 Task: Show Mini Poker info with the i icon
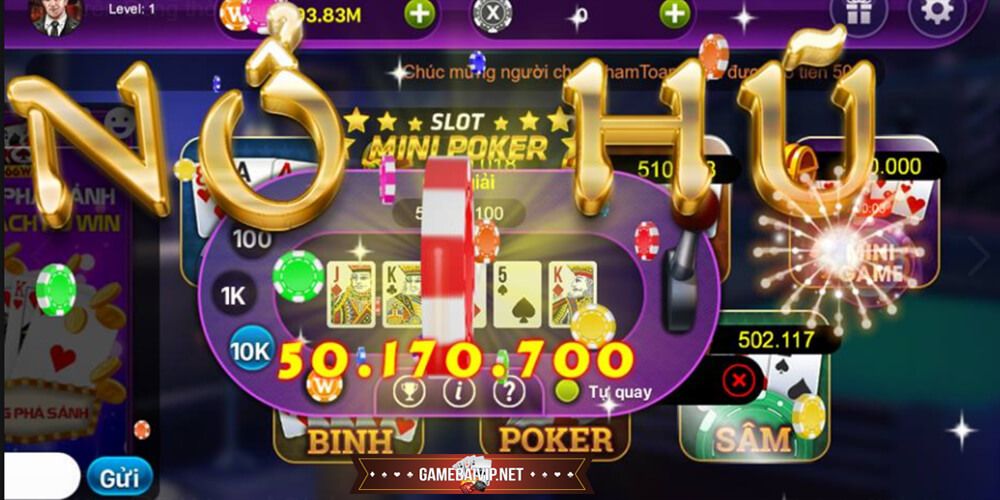pyautogui.click(x=459, y=391)
